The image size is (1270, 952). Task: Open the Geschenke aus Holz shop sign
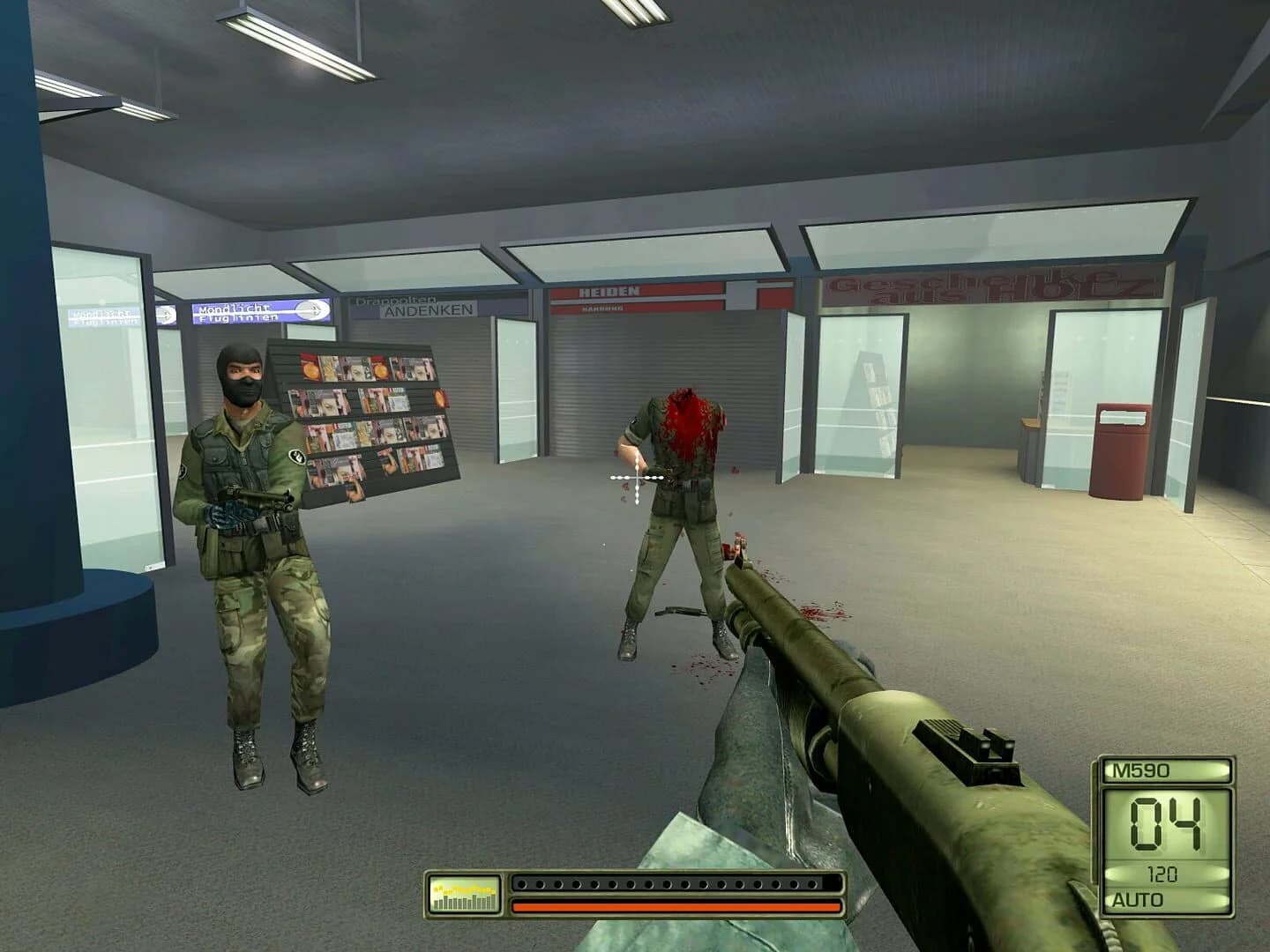pos(983,286)
